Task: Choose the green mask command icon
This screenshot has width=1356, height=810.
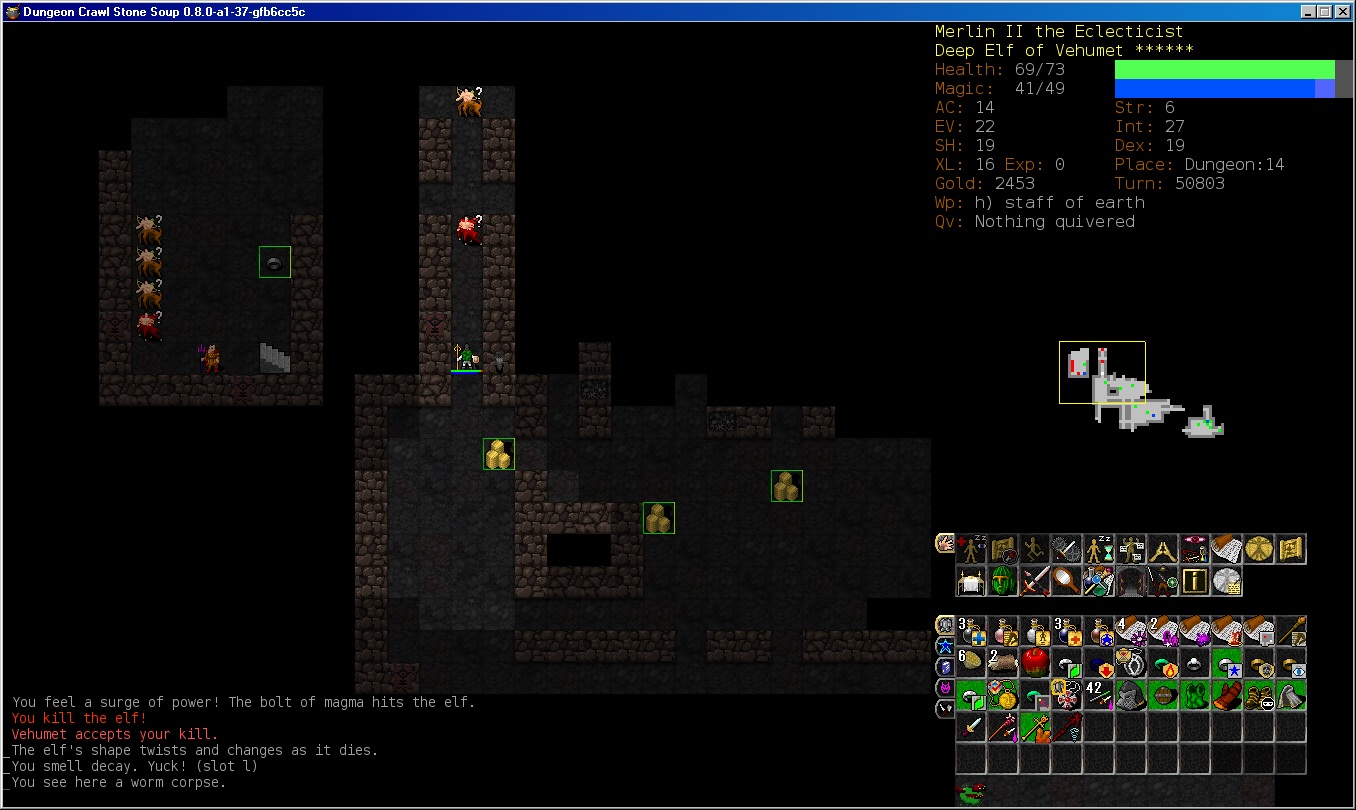Action: pos(1003,581)
